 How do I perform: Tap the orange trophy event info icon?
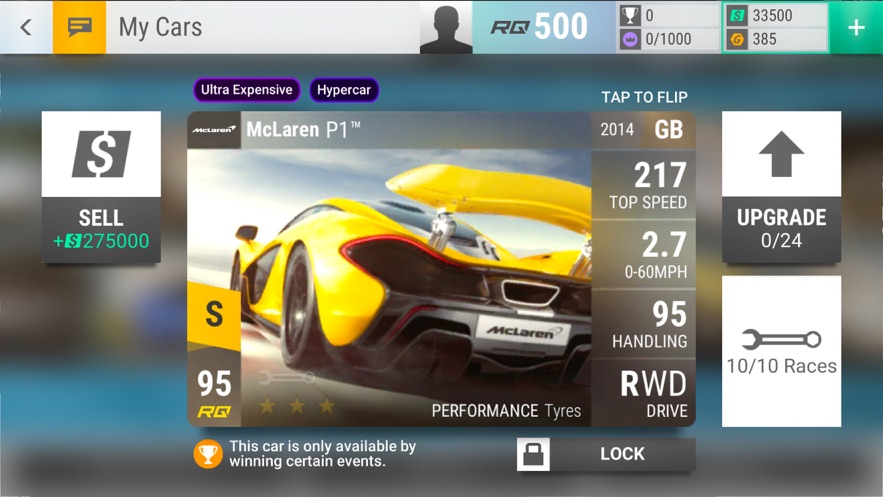[x=208, y=454]
